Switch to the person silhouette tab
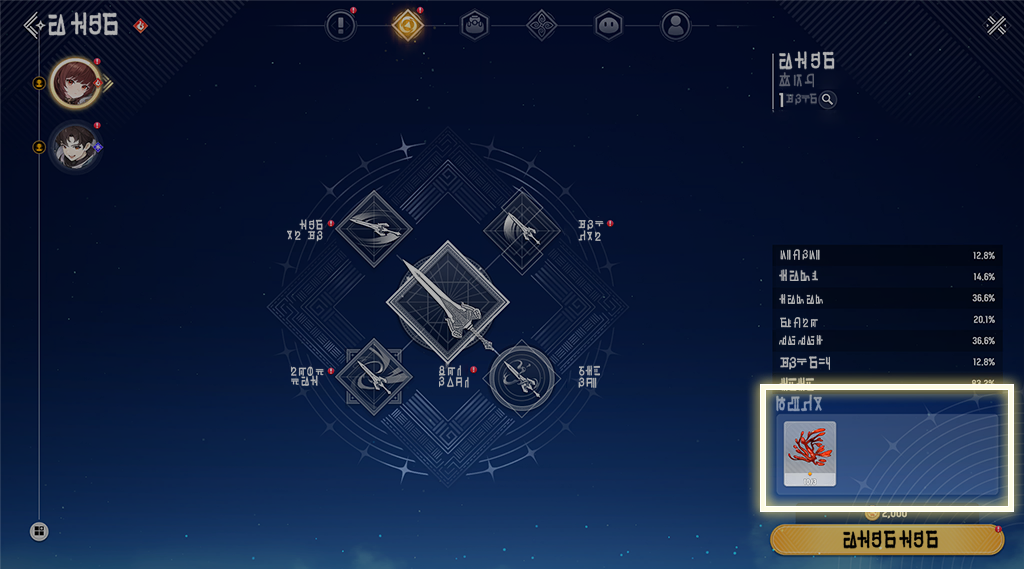 676,25
